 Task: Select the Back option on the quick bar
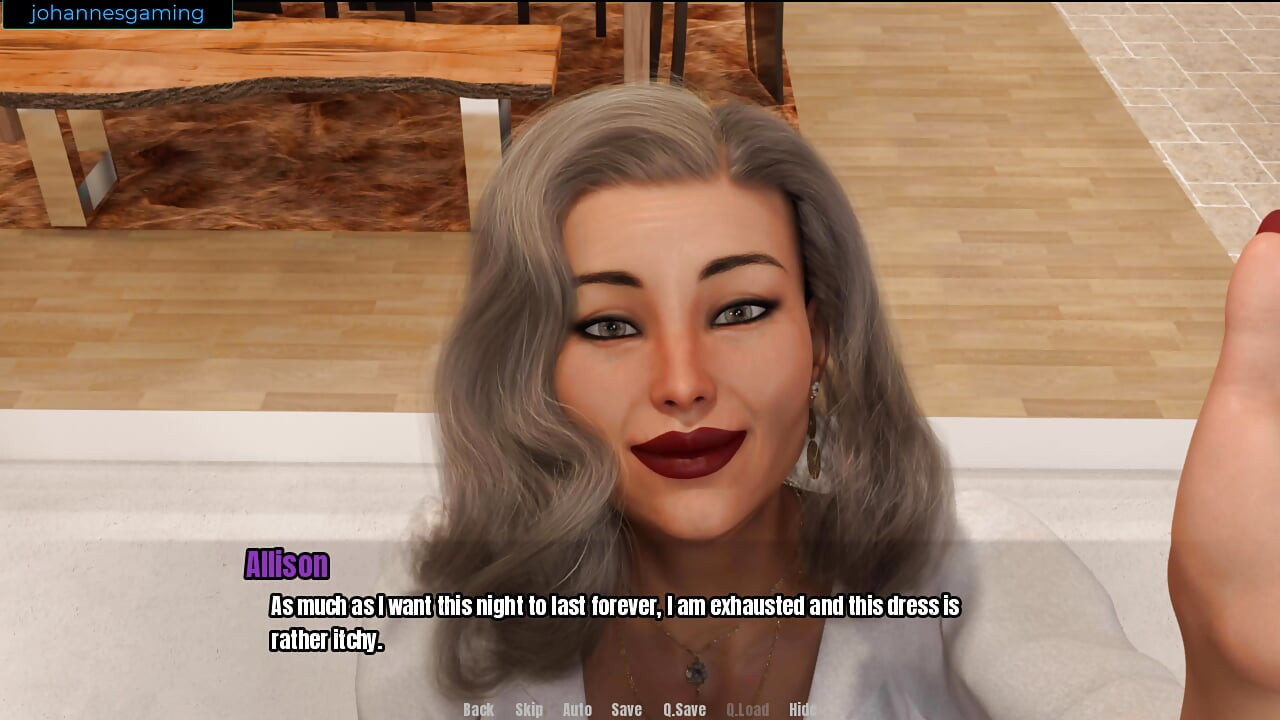click(x=477, y=709)
